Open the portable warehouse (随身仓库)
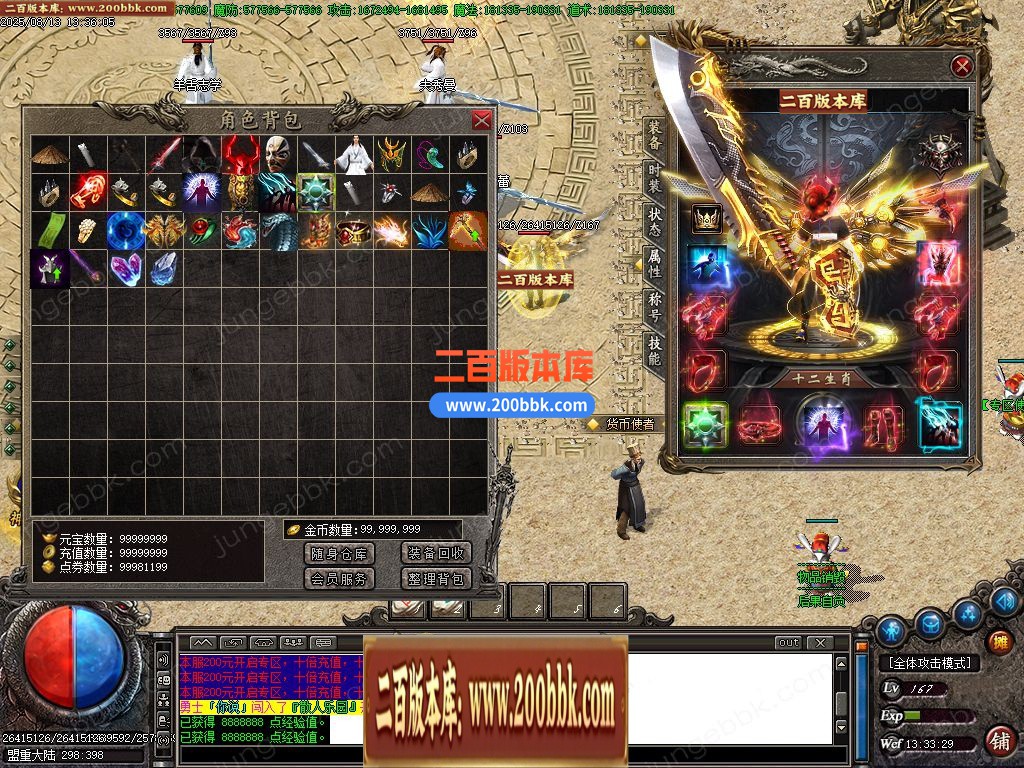Screen dimensions: 1024x768 point(338,553)
